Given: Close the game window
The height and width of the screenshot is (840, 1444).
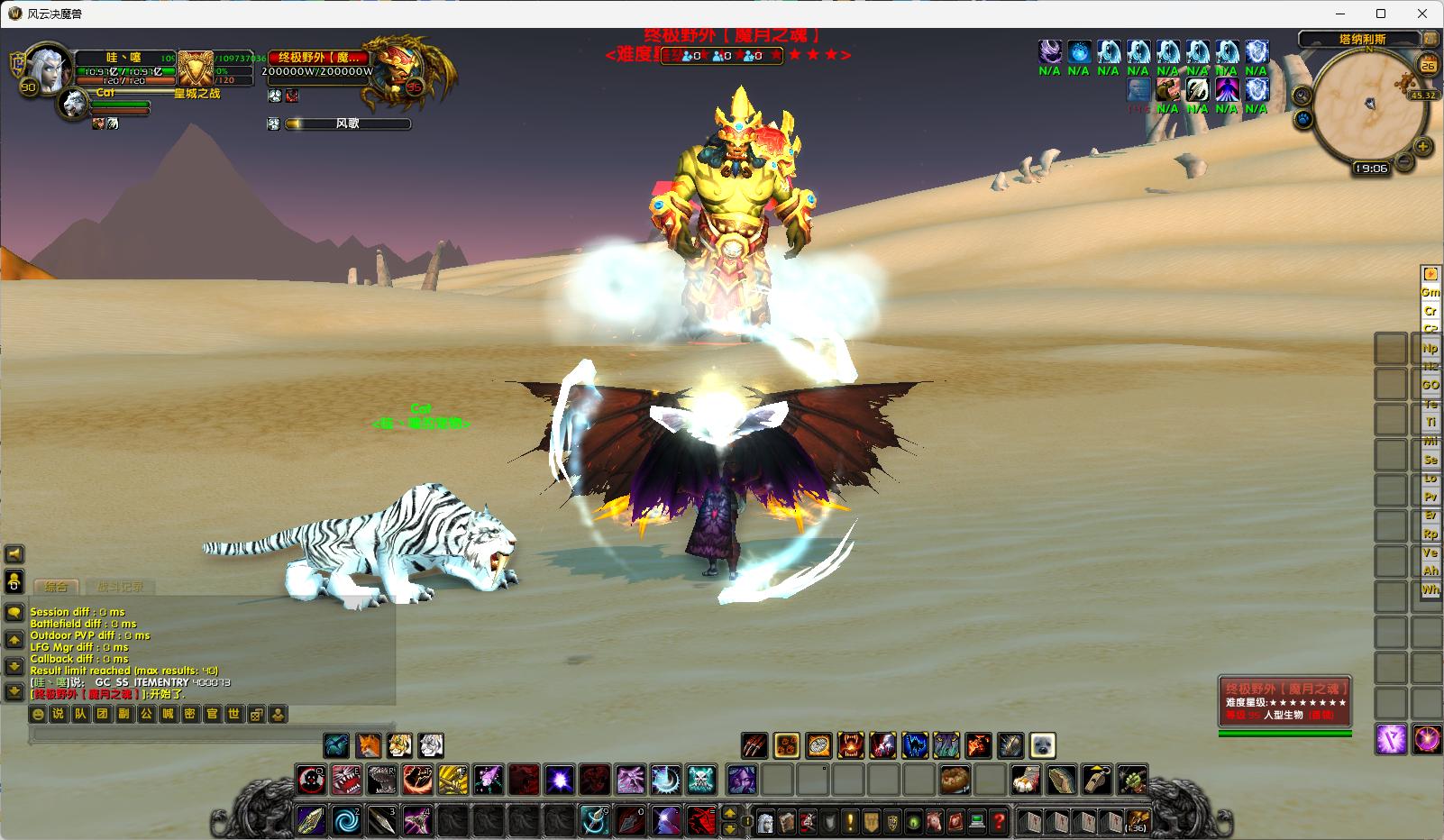Looking at the screenshot, I should tap(1423, 14).
